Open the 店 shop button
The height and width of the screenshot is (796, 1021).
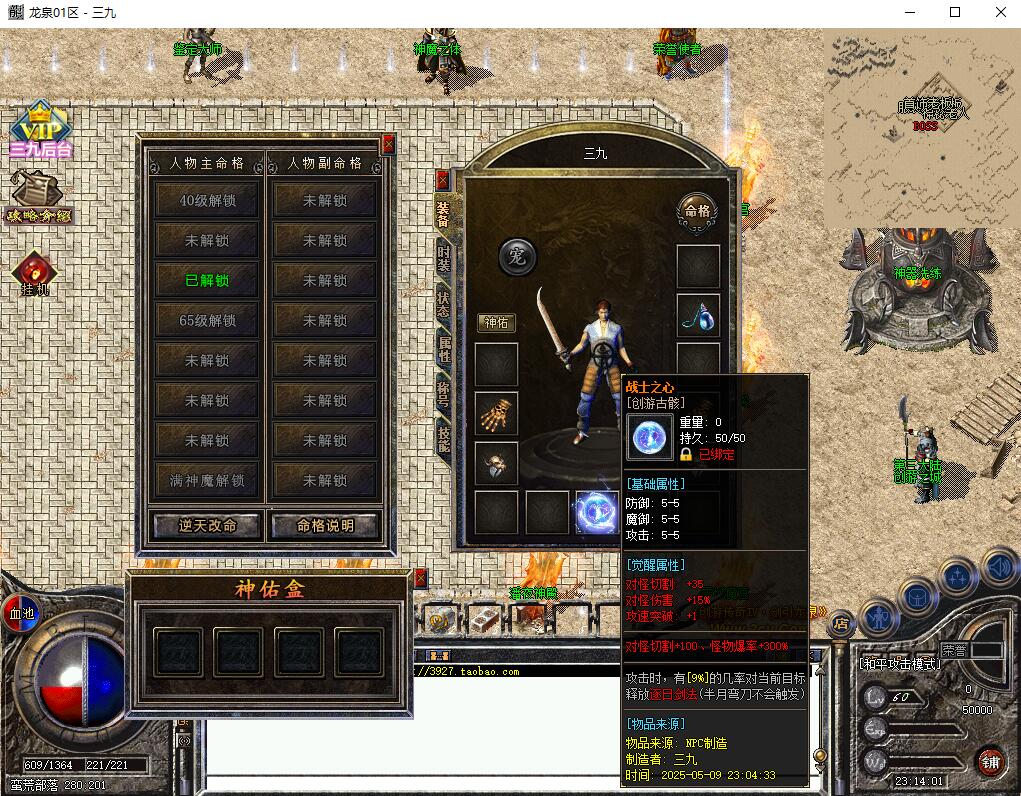click(x=841, y=623)
